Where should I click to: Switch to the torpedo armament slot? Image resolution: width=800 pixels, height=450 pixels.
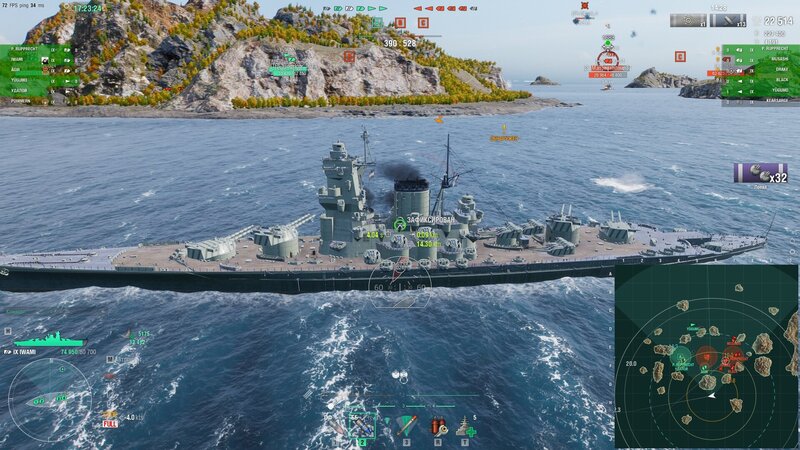[405, 427]
